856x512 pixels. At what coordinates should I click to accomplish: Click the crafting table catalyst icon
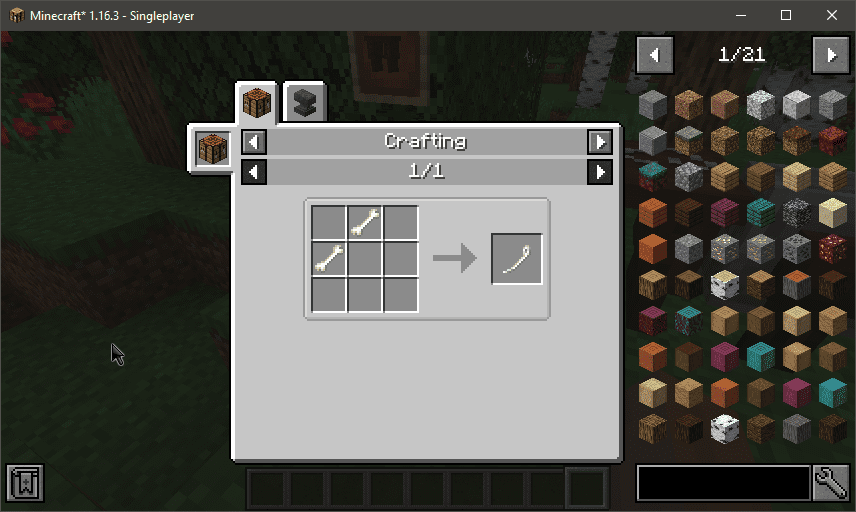(212, 149)
